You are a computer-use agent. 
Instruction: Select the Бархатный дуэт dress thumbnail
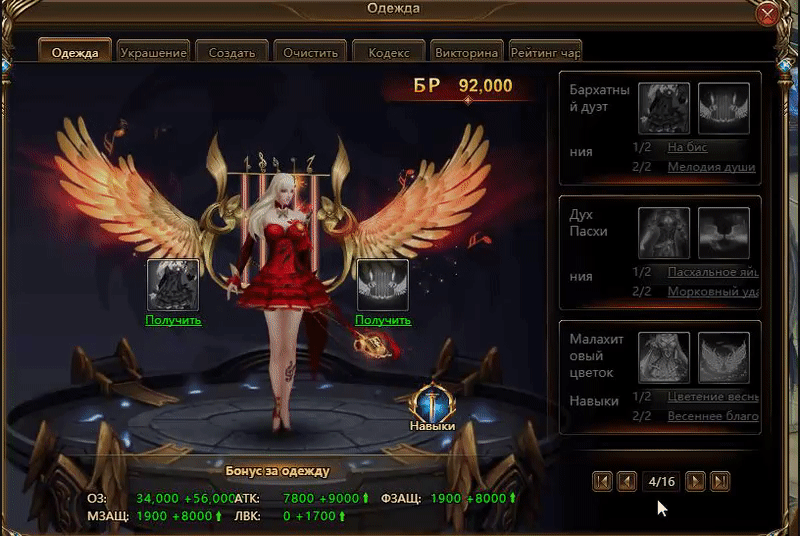[664, 108]
